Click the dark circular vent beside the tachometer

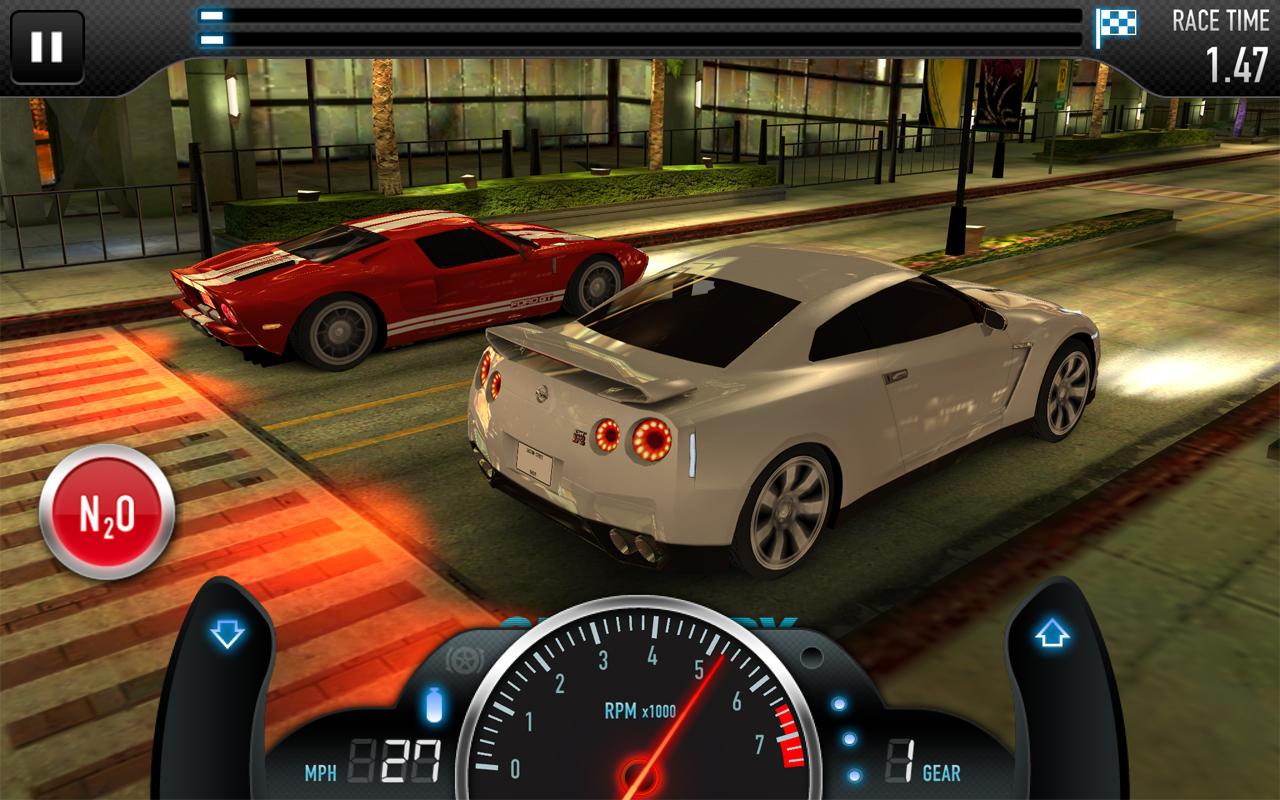tap(811, 658)
